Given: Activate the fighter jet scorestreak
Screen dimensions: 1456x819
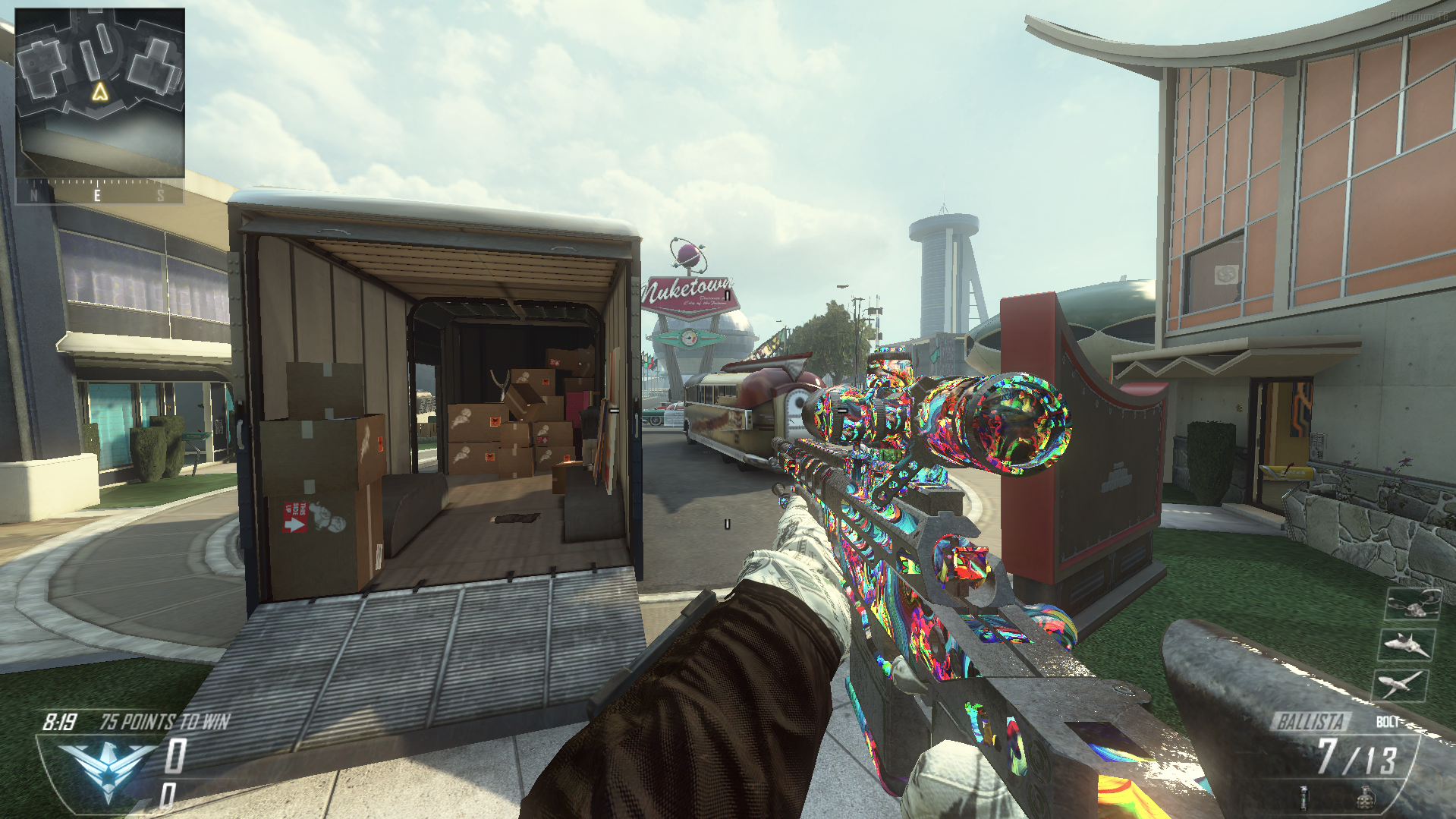Looking at the screenshot, I should [1406, 645].
